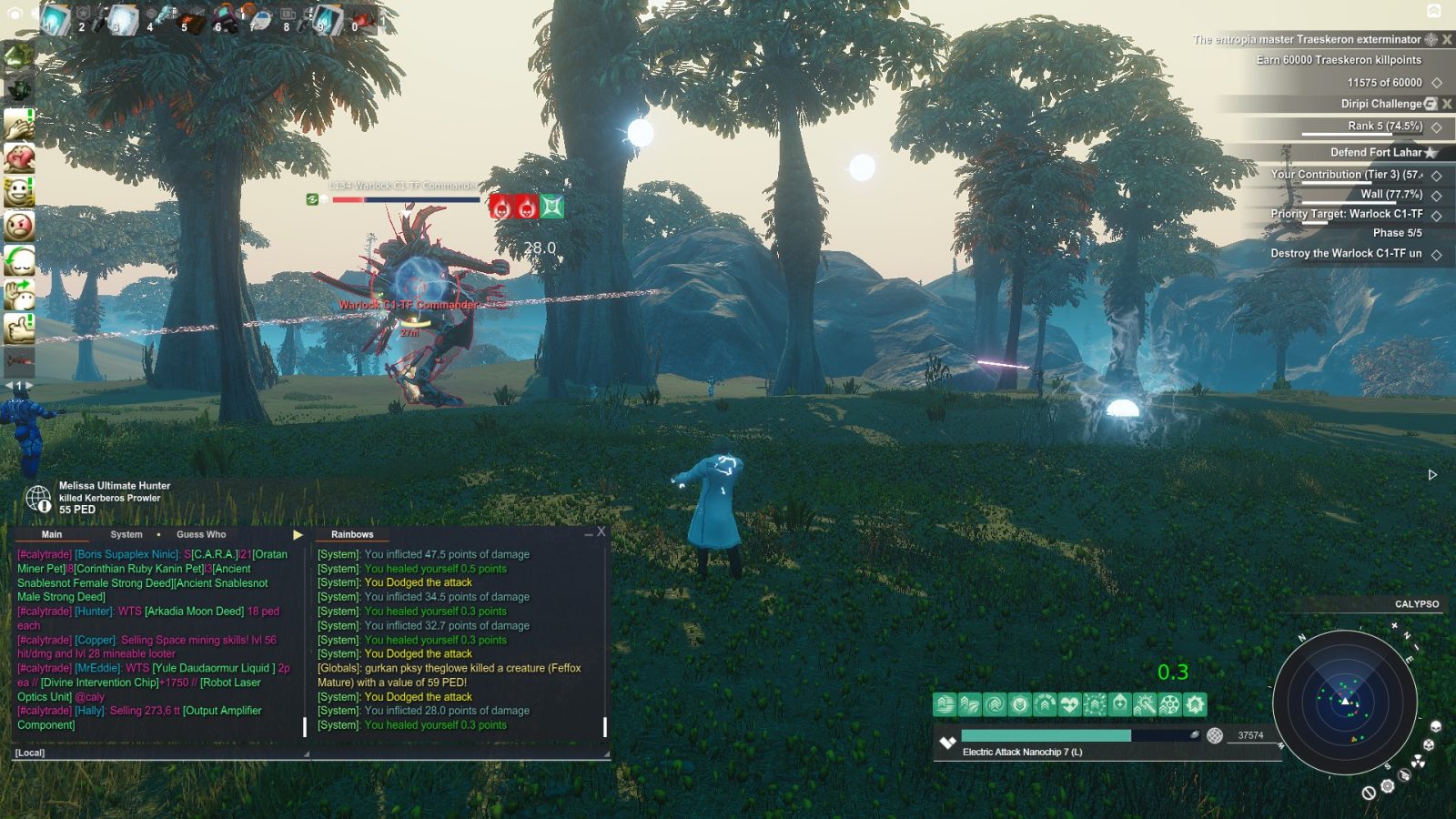Image resolution: width=1456 pixels, height=819 pixels.
Task: Expand hidden chat tabs with the orange arrow
Action: (298, 534)
